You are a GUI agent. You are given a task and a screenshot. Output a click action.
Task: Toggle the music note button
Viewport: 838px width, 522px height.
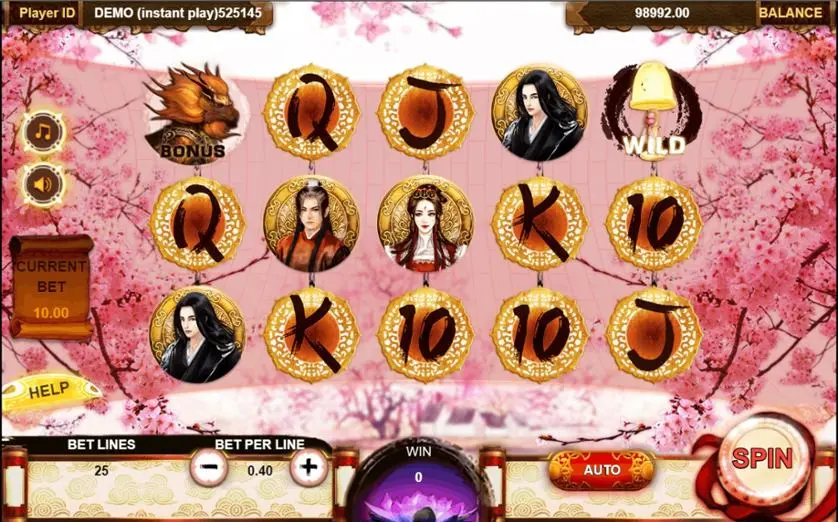(x=44, y=132)
